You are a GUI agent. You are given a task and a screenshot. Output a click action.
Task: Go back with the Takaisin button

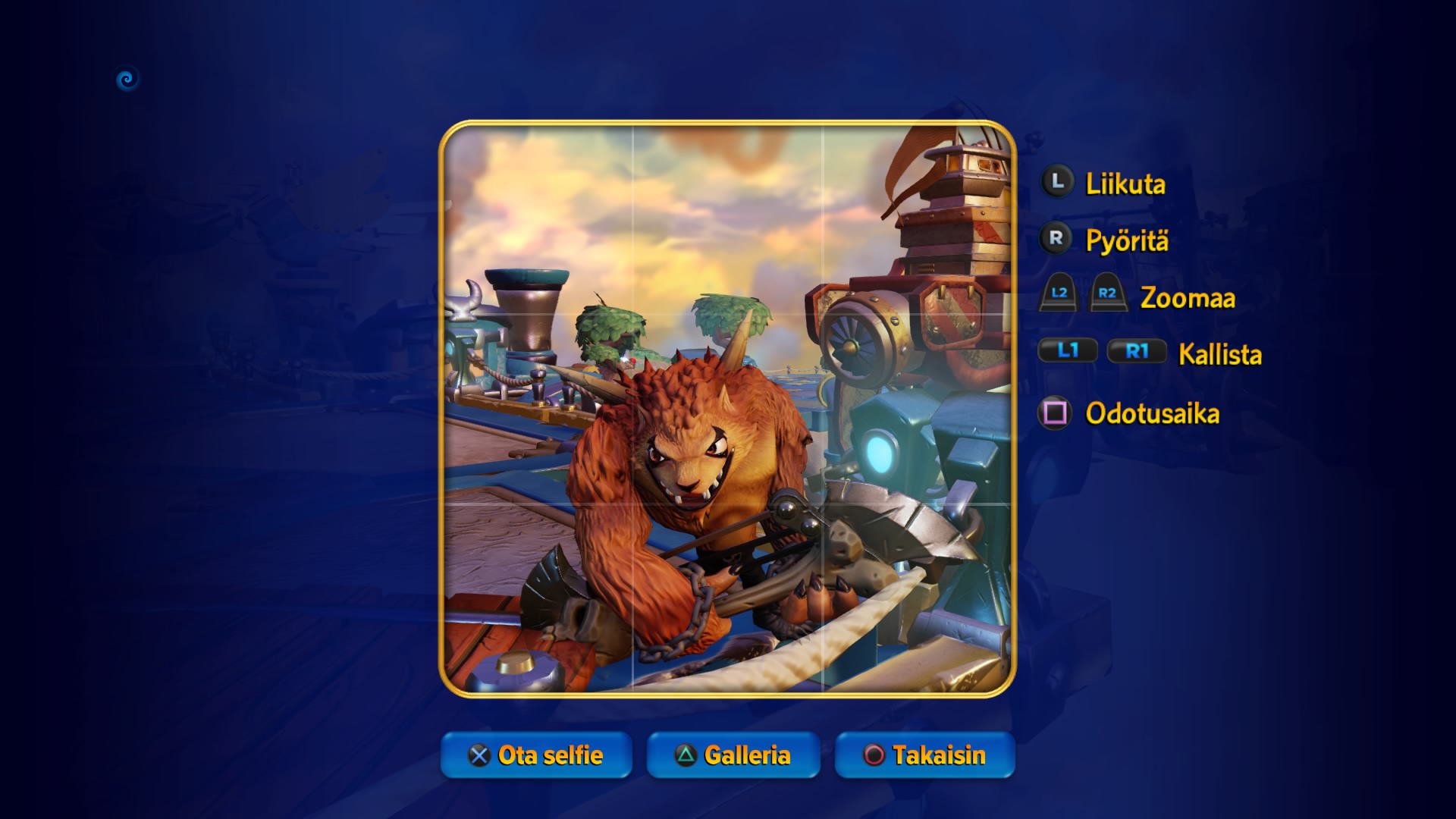click(924, 755)
